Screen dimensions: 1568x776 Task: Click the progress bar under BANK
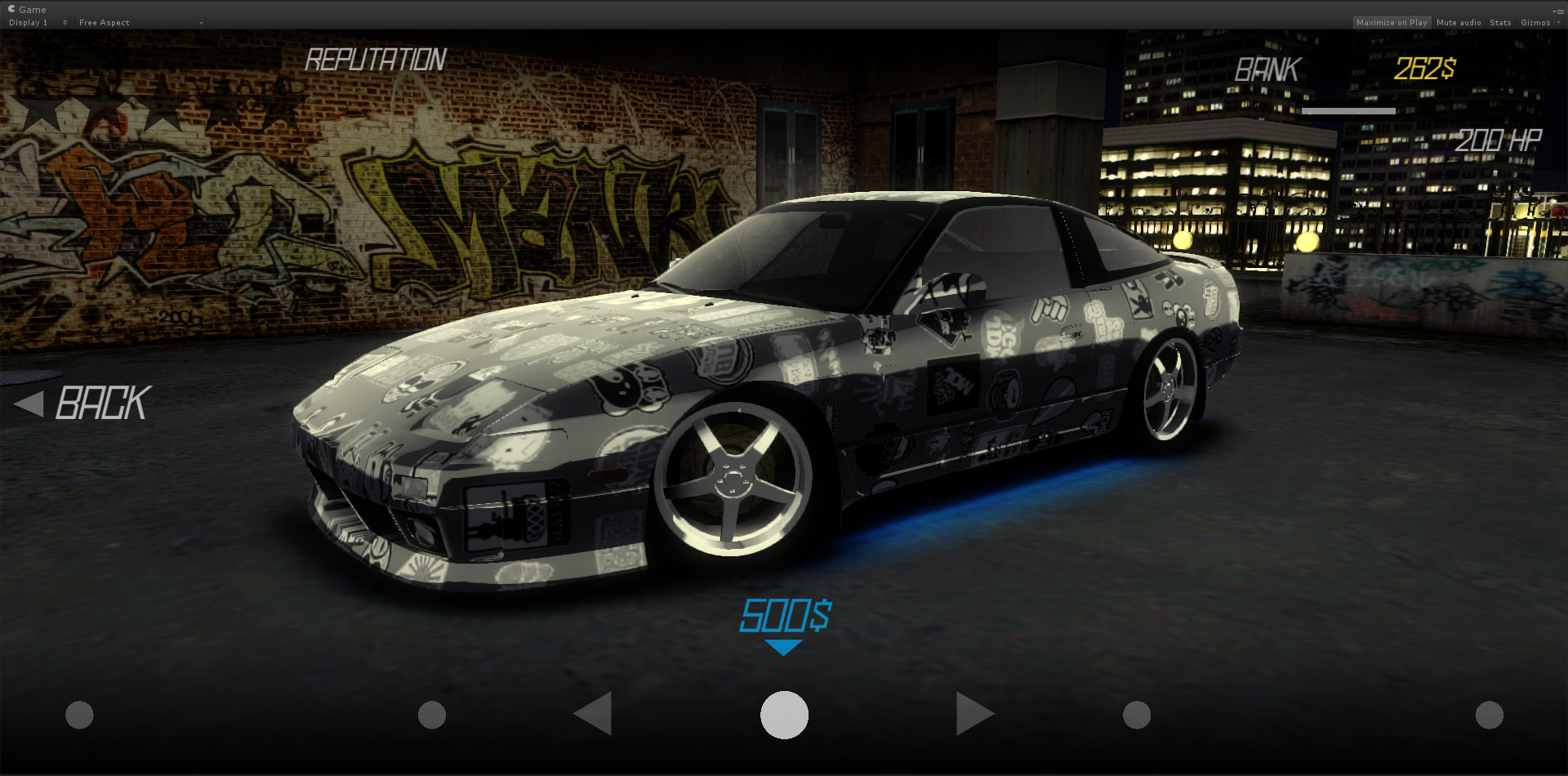pos(1349,110)
